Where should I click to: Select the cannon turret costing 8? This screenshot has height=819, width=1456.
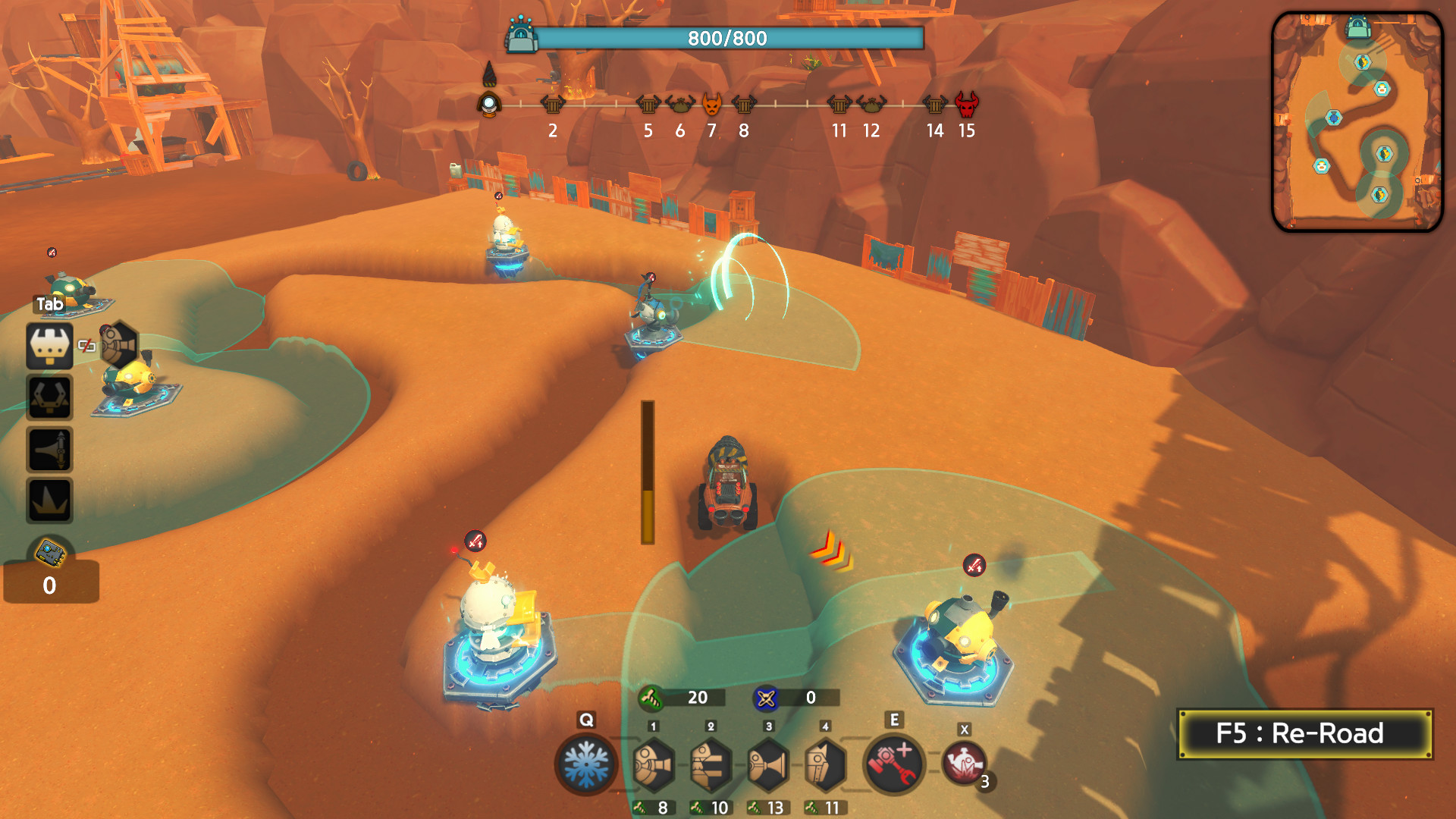pyautogui.click(x=653, y=764)
